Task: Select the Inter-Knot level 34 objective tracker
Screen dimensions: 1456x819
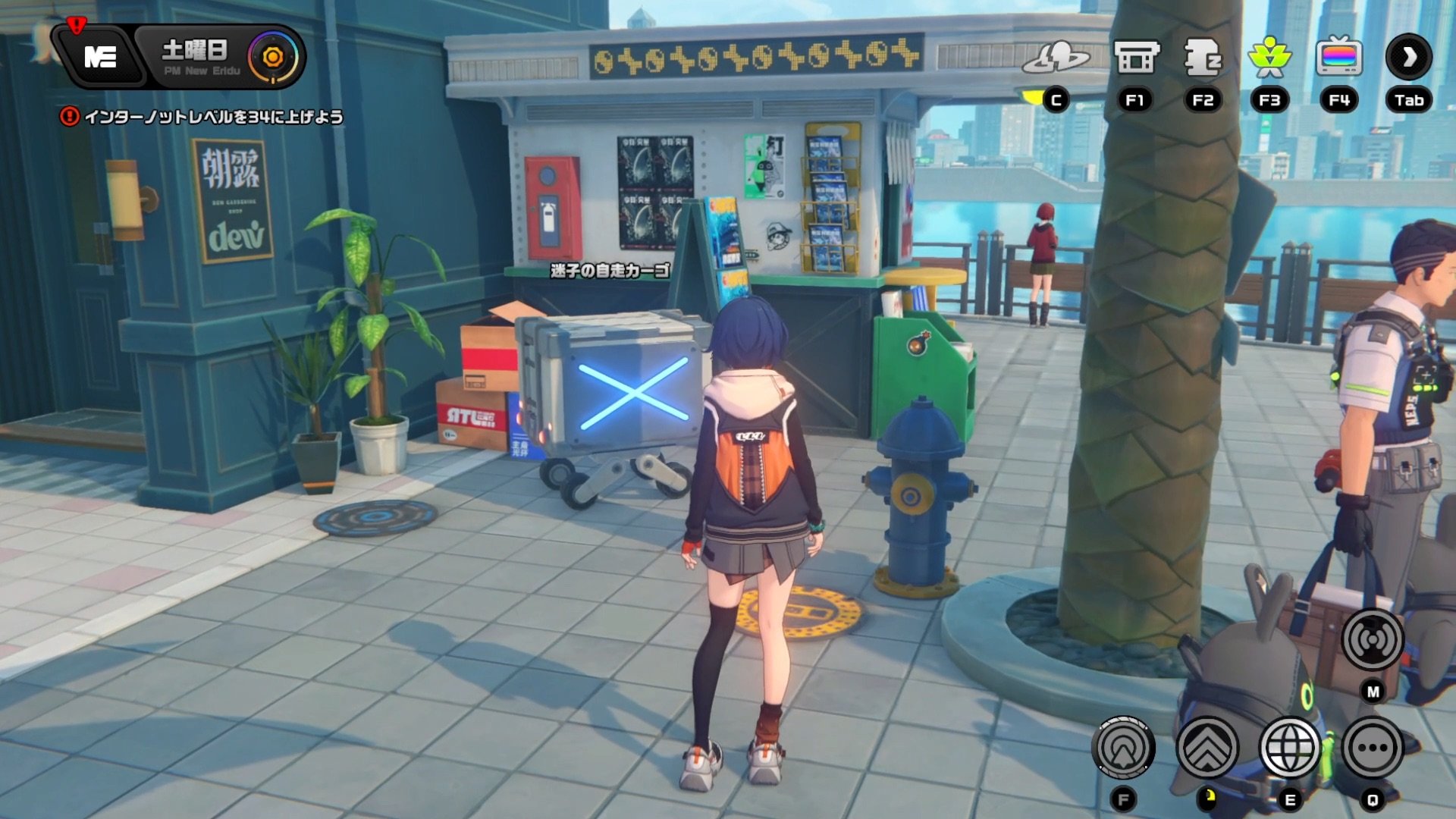Action: click(x=203, y=117)
